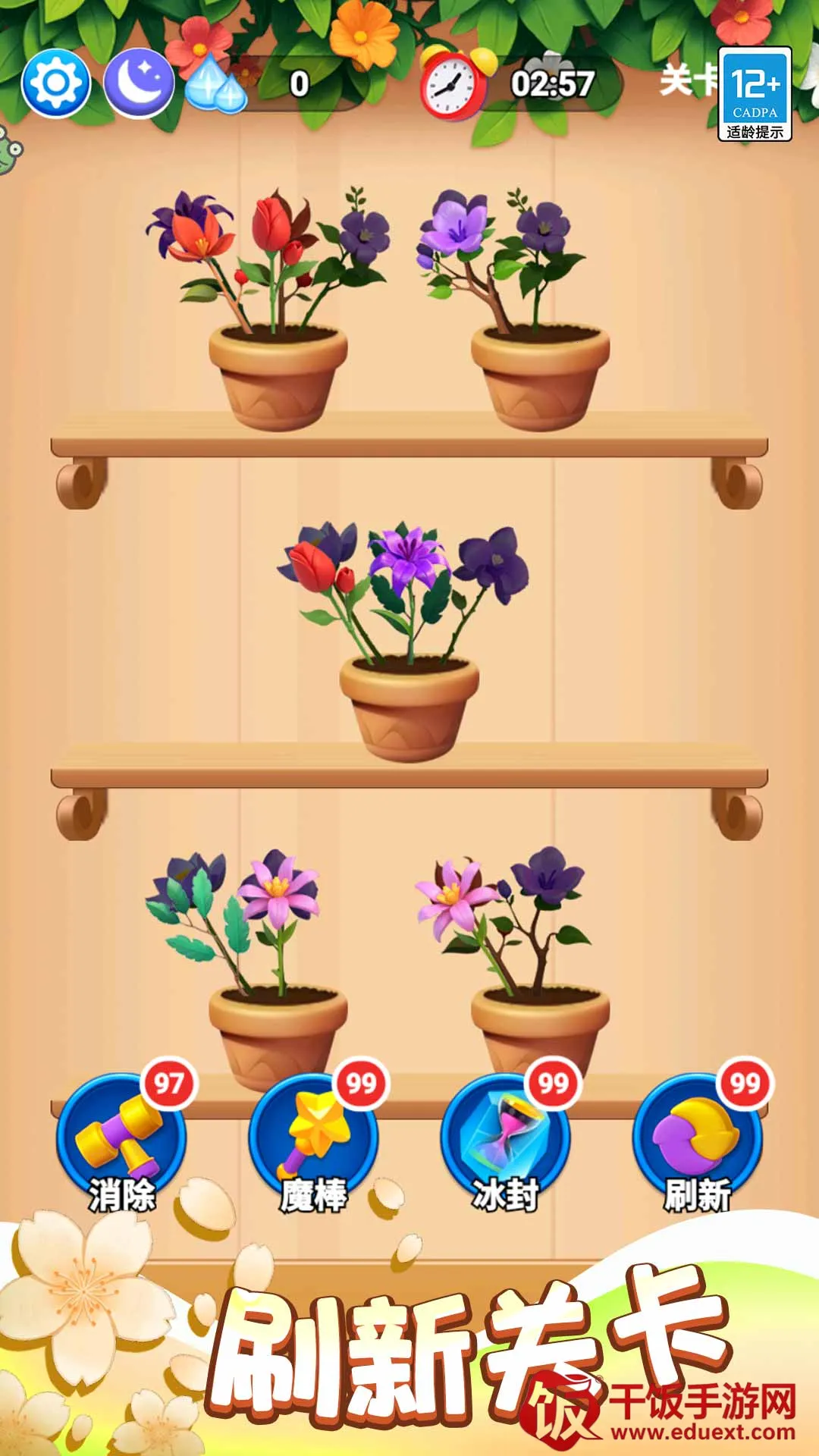This screenshot has width=819, height=1456.
Task: Pick the top-right pot with lavender flower
Action: click(540, 372)
